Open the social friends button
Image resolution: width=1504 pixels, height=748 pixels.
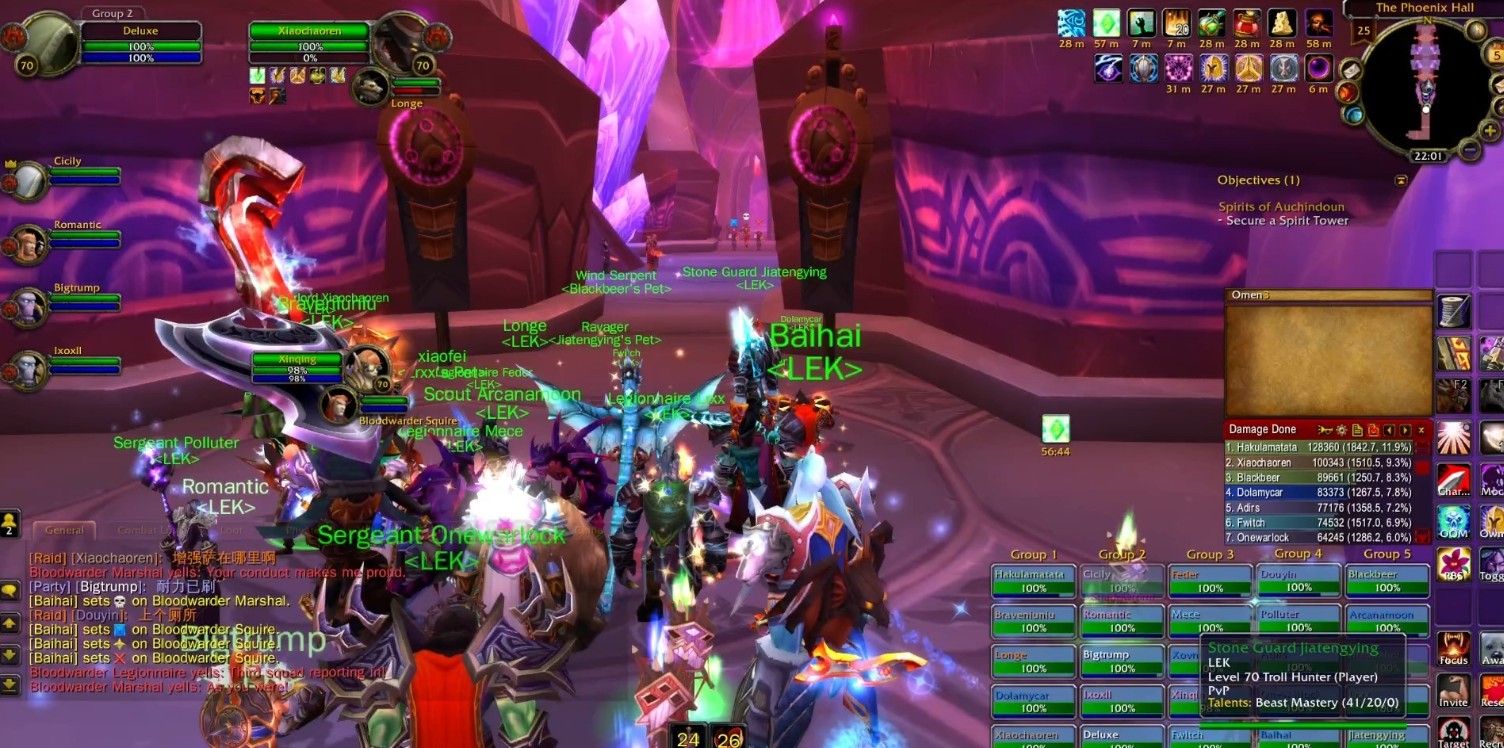coord(10,522)
